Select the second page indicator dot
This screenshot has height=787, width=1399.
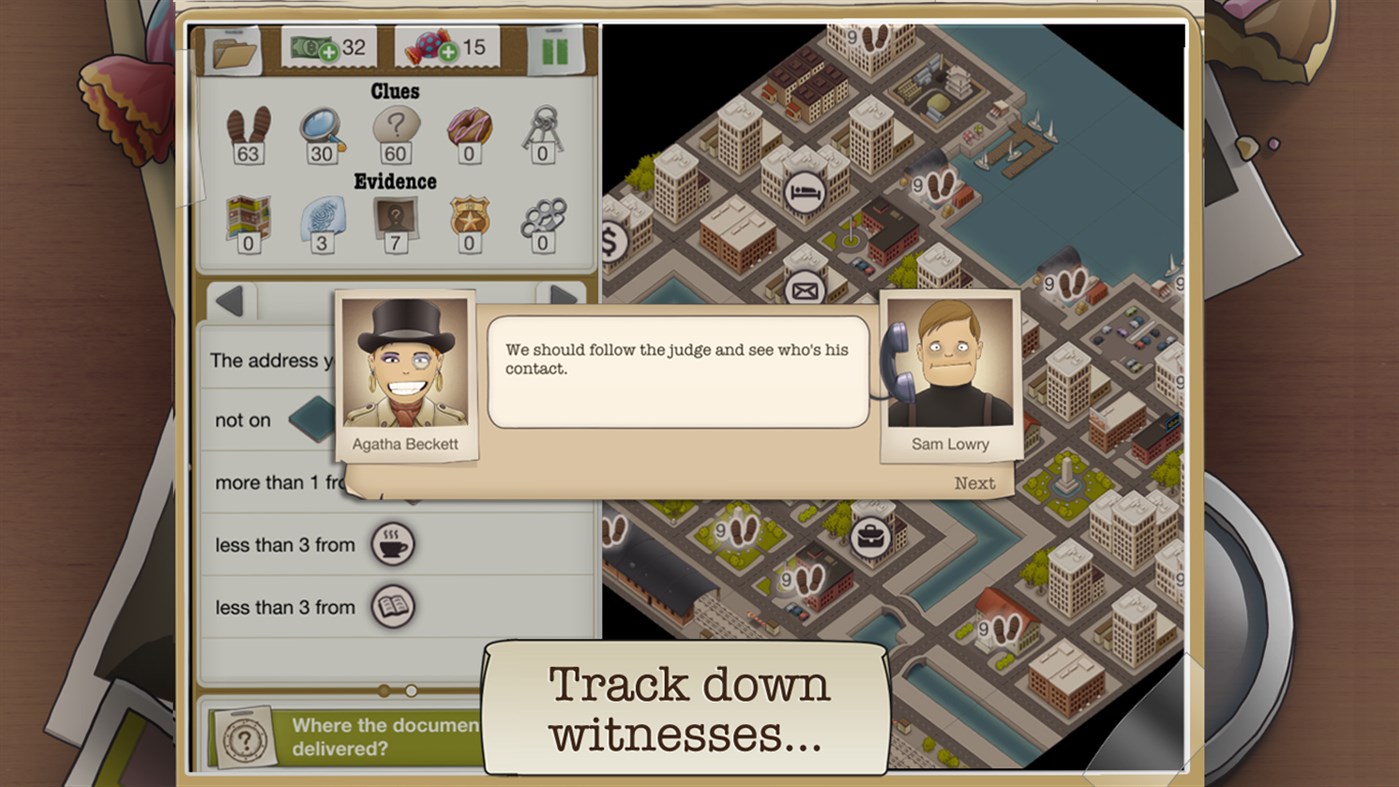tap(410, 689)
